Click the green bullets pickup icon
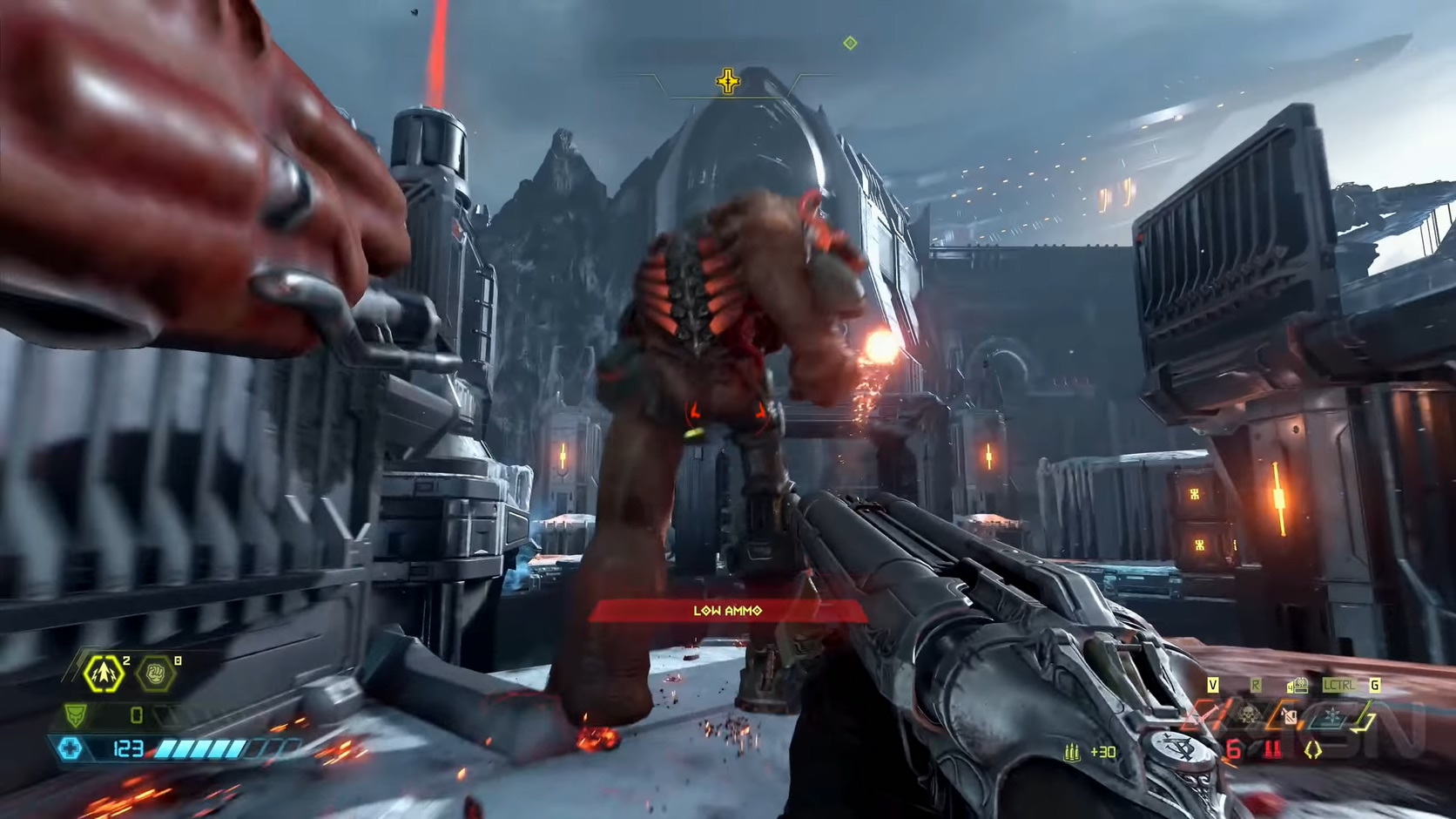The image size is (1456, 819). tap(1072, 751)
